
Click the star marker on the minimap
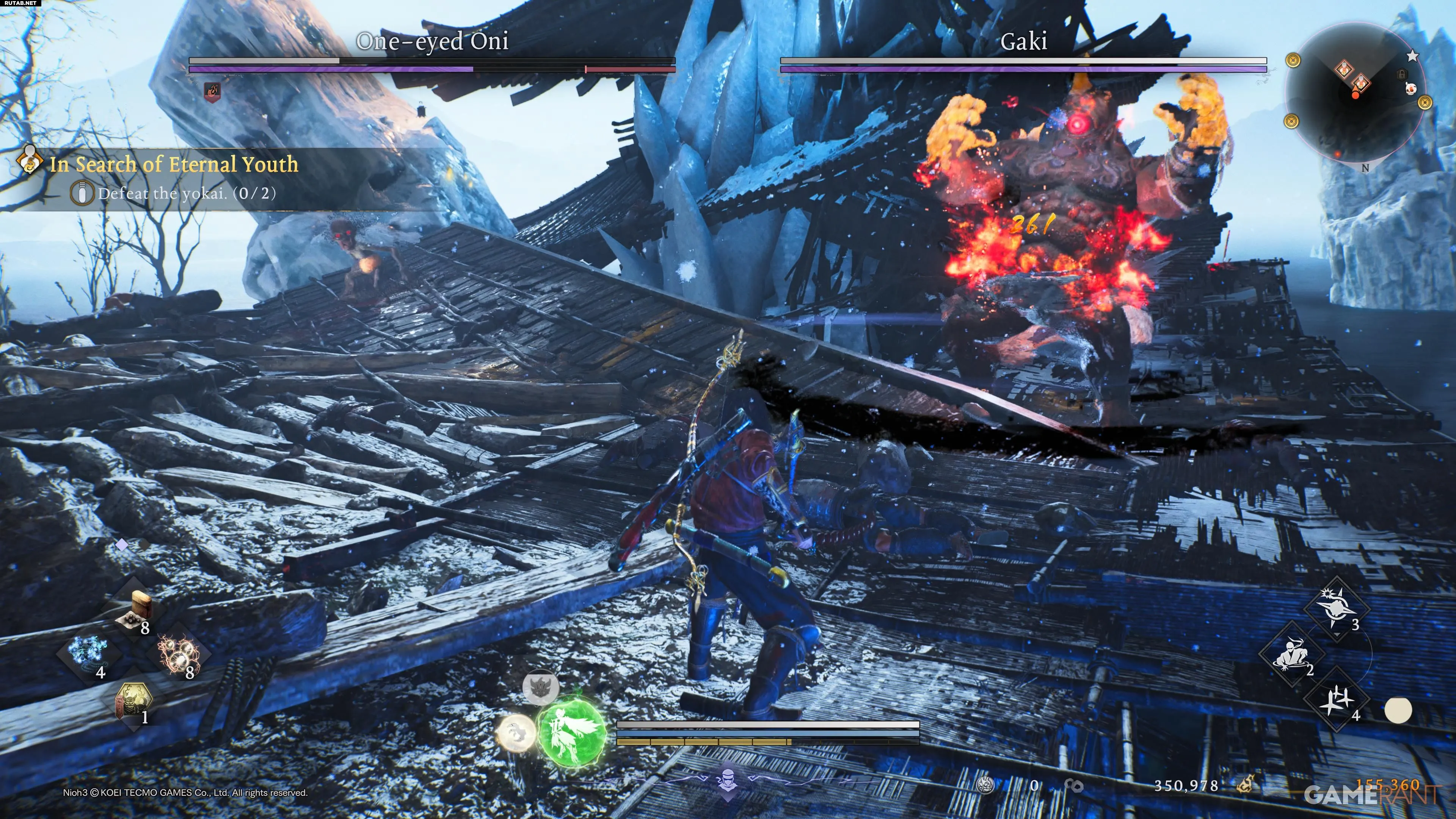tap(1412, 56)
